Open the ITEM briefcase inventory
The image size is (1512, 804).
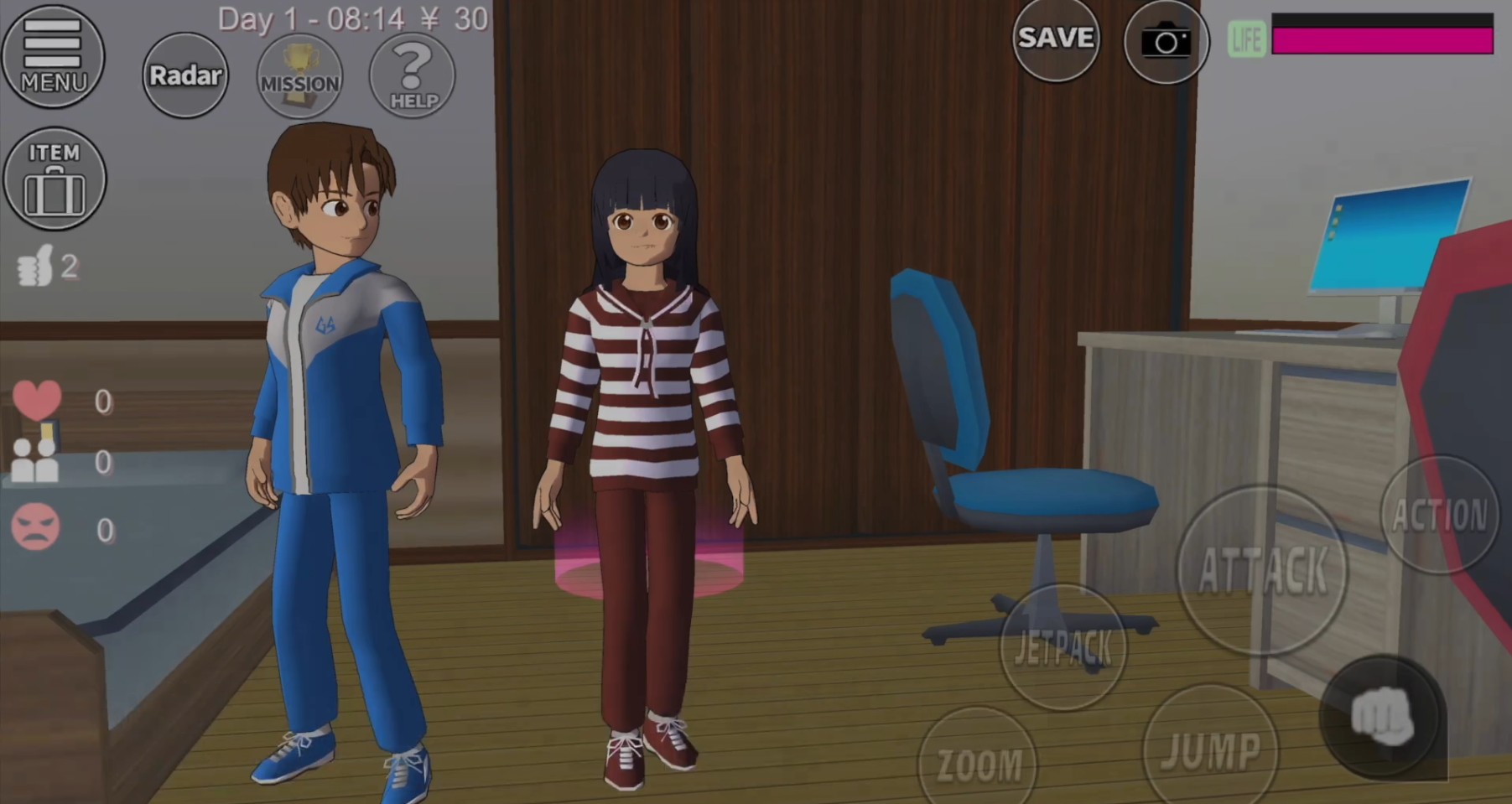tap(55, 178)
